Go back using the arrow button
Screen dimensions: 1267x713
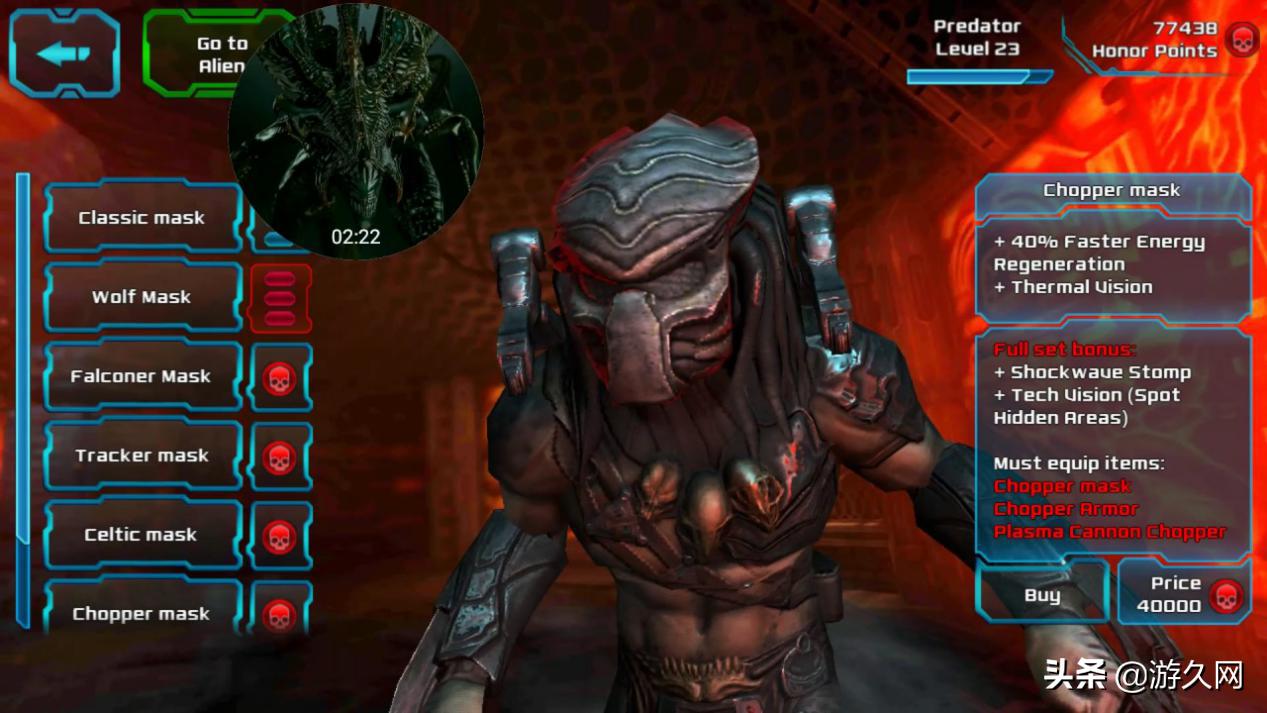64,53
